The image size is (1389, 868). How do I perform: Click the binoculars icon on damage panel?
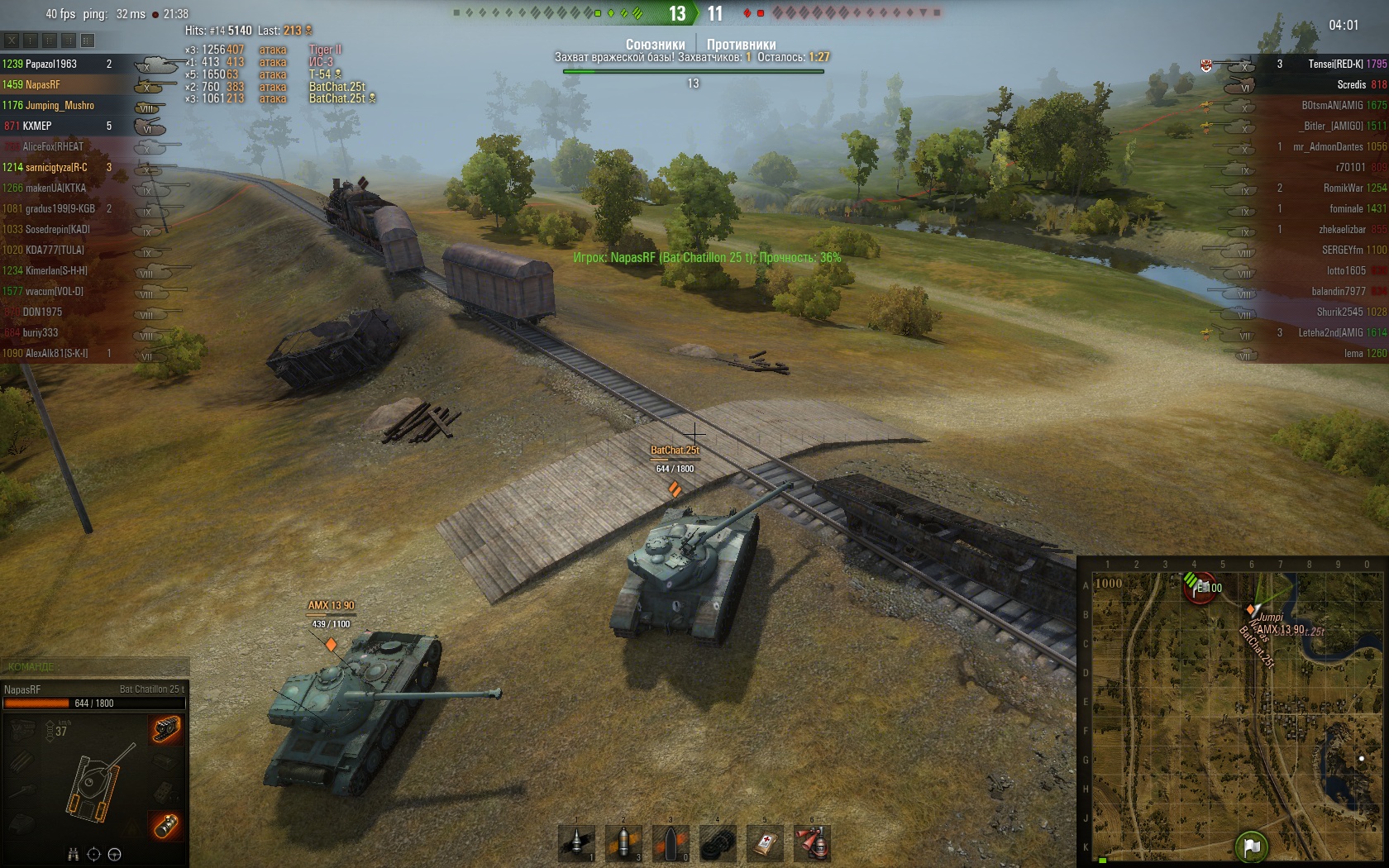(73, 854)
